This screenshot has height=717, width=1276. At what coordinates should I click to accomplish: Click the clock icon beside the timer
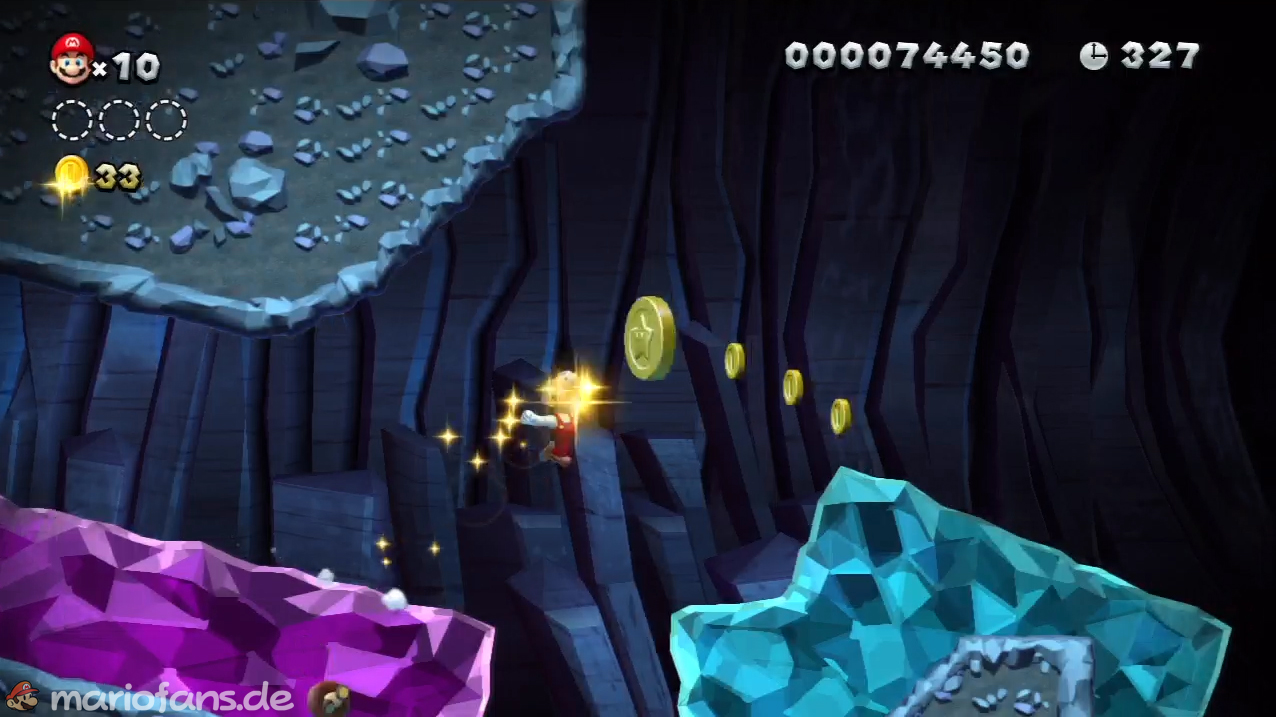coord(1094,56)
